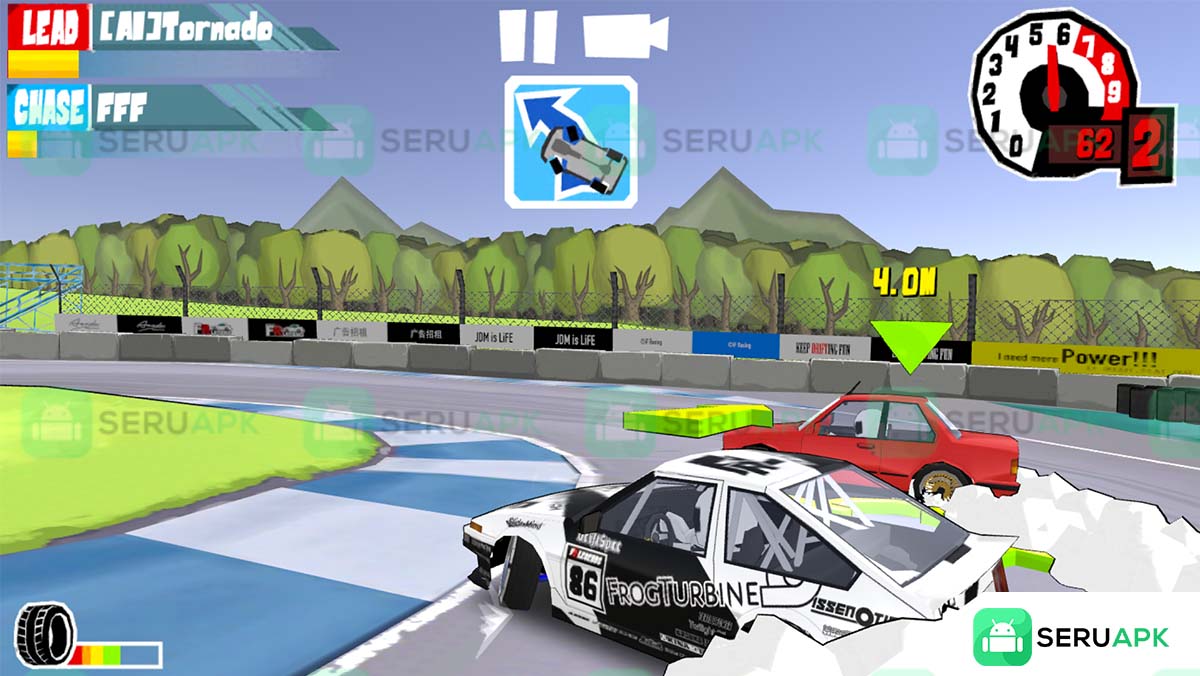The height and width of the screenshot is (676, 1200).
Task: Pause the drift race
Action: click(527, 36)
